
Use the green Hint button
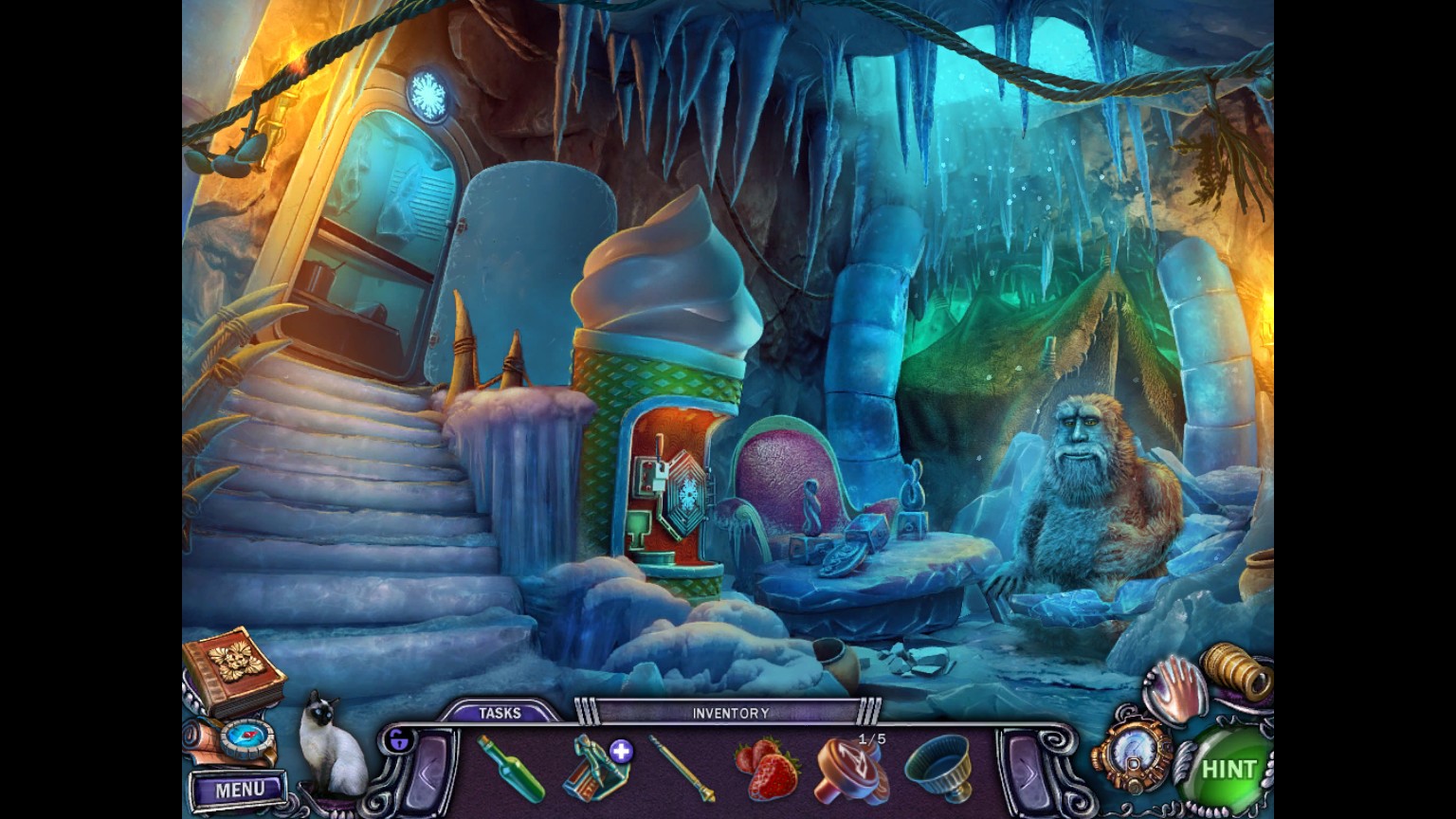[x=1227, y=769]
